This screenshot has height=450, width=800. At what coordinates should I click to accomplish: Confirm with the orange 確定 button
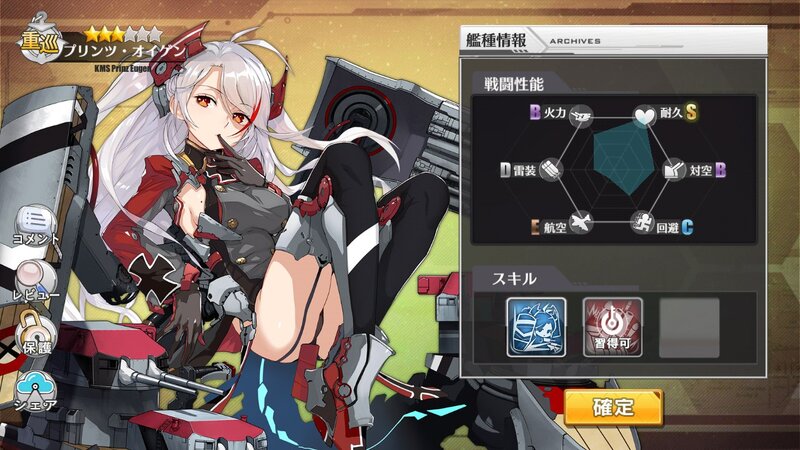pyautogui.click(x=613, y=407)
